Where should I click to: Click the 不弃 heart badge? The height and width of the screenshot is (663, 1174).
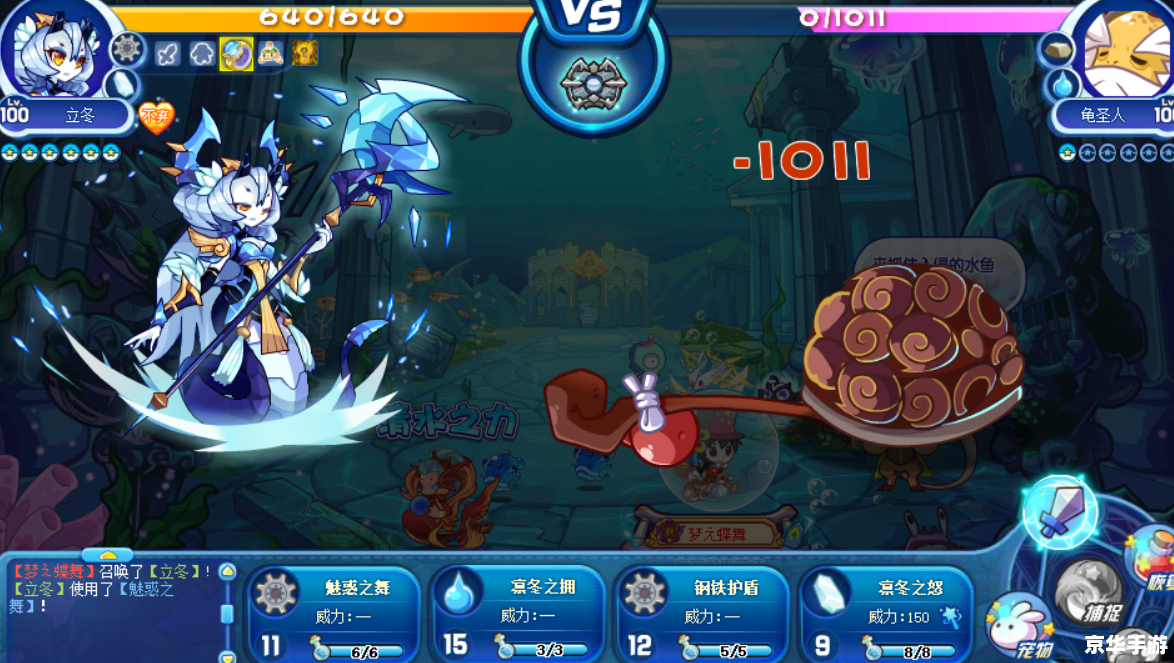click(155, 119)
